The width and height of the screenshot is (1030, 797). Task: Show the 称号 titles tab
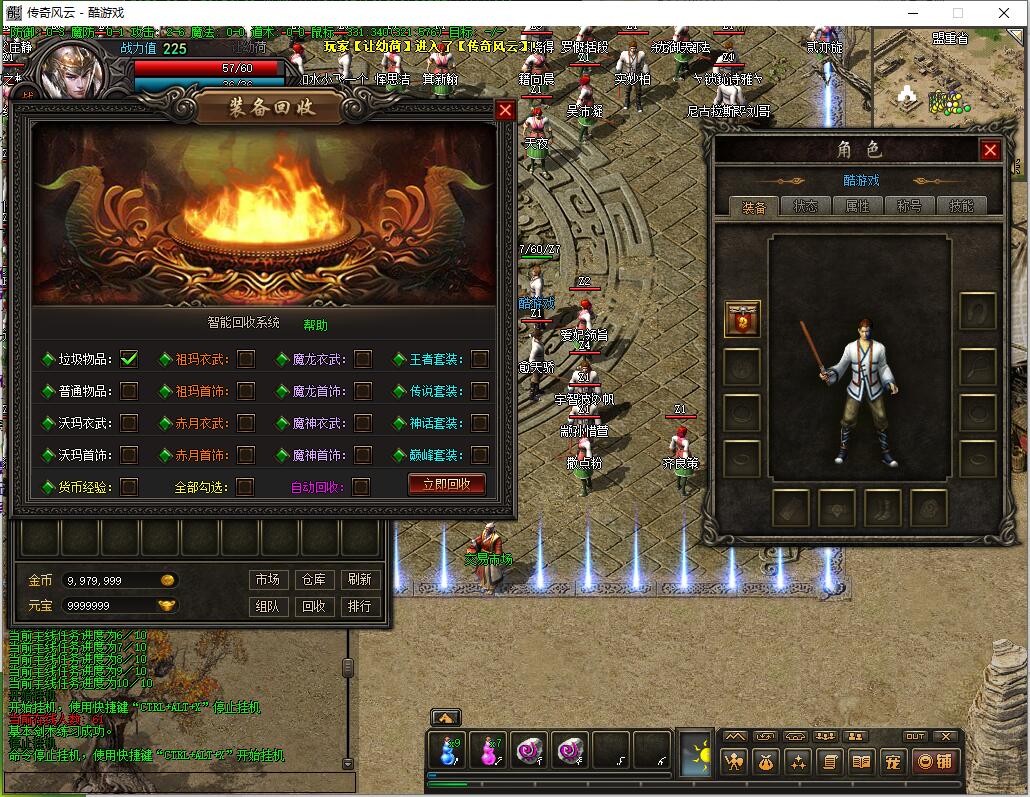(x=909, y=206)
